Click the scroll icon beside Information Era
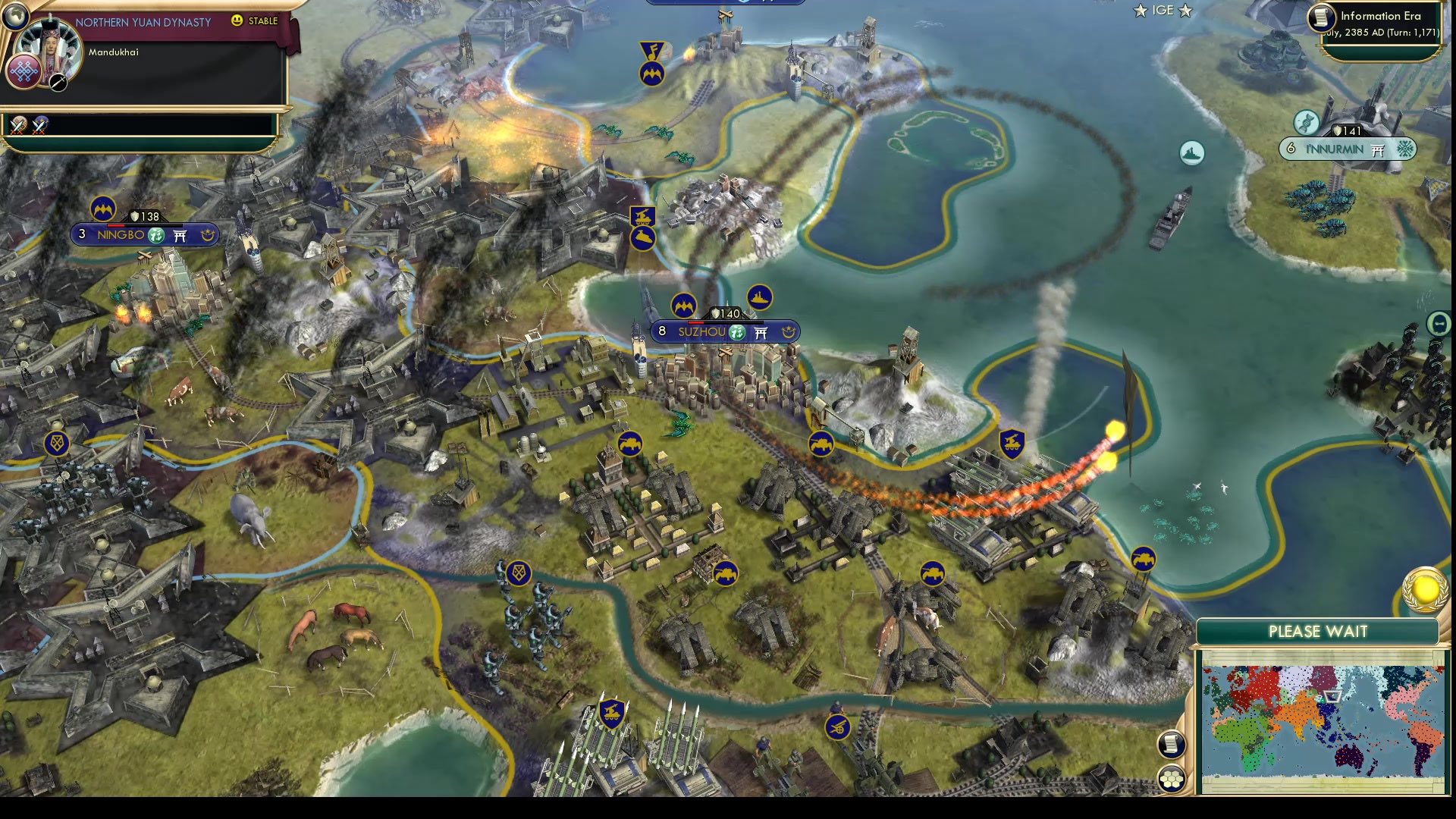Image resolution: width=1456 pixels, height=819 pixels. 1321,17
